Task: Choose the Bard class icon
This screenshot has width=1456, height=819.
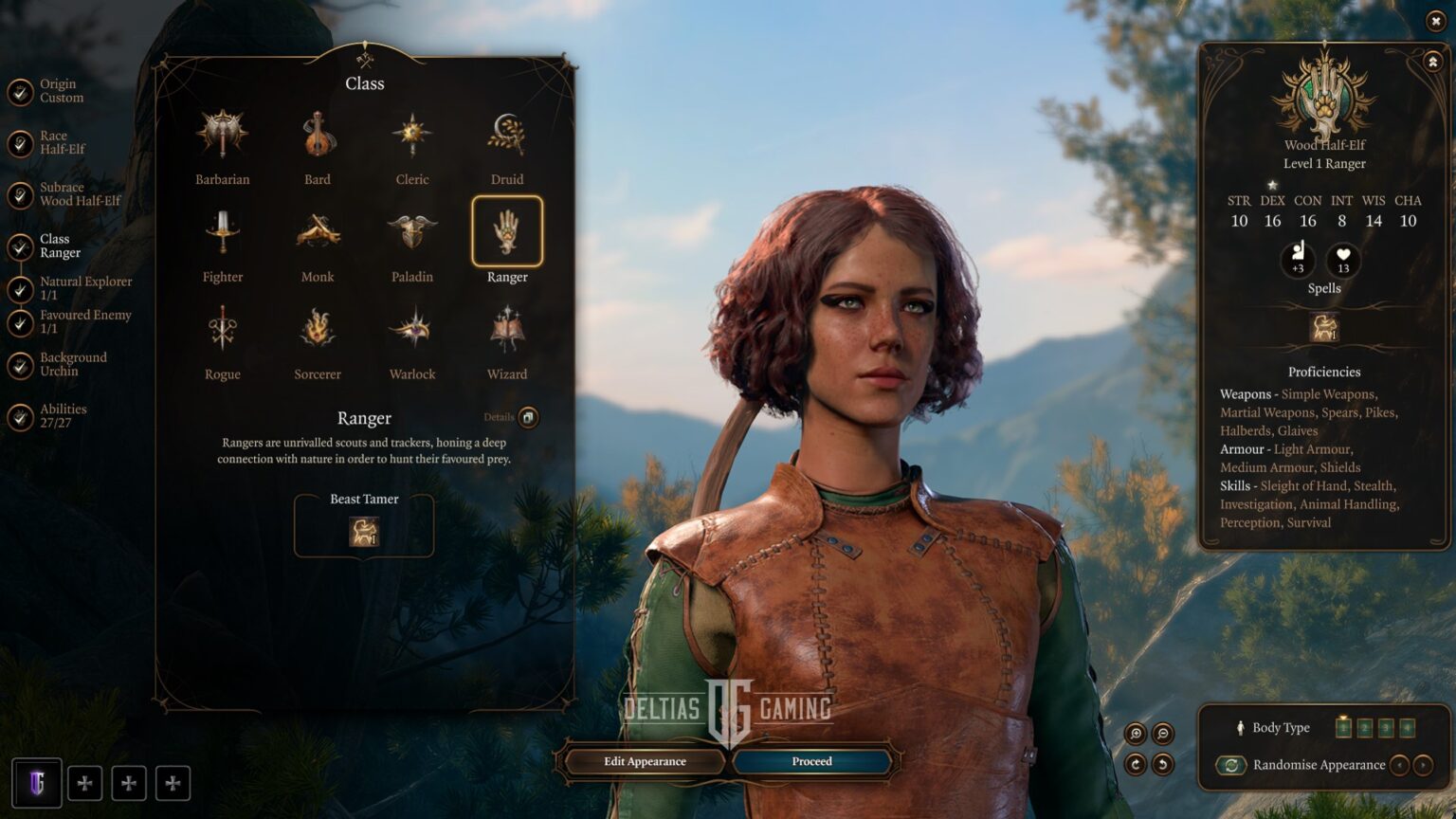Action: (318, 135)
